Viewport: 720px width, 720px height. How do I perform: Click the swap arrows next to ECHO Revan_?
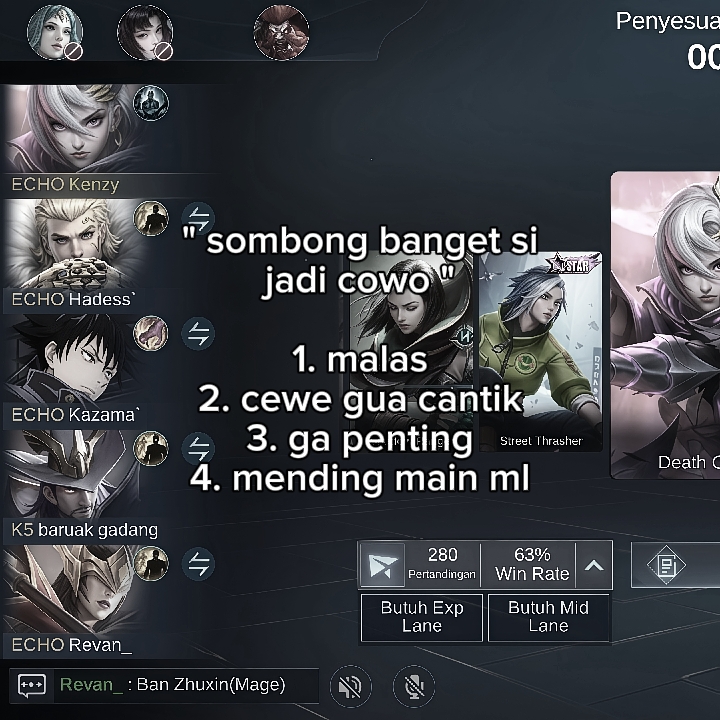pyautogui.click(x=199, y=564)
